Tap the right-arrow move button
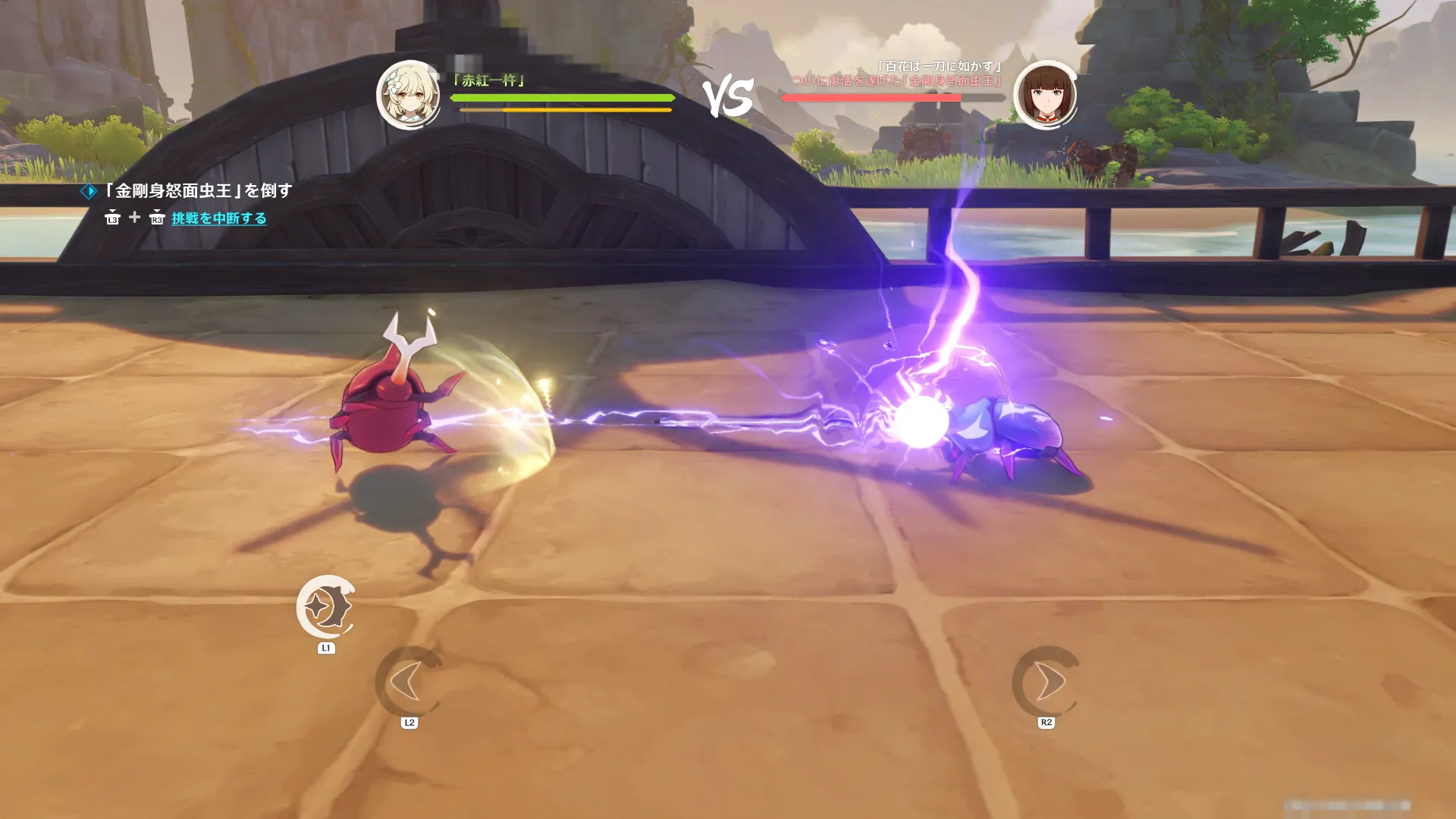The height and width of the screenshot is (819, 1456). pyautogui.click(x=1046, y=682)
